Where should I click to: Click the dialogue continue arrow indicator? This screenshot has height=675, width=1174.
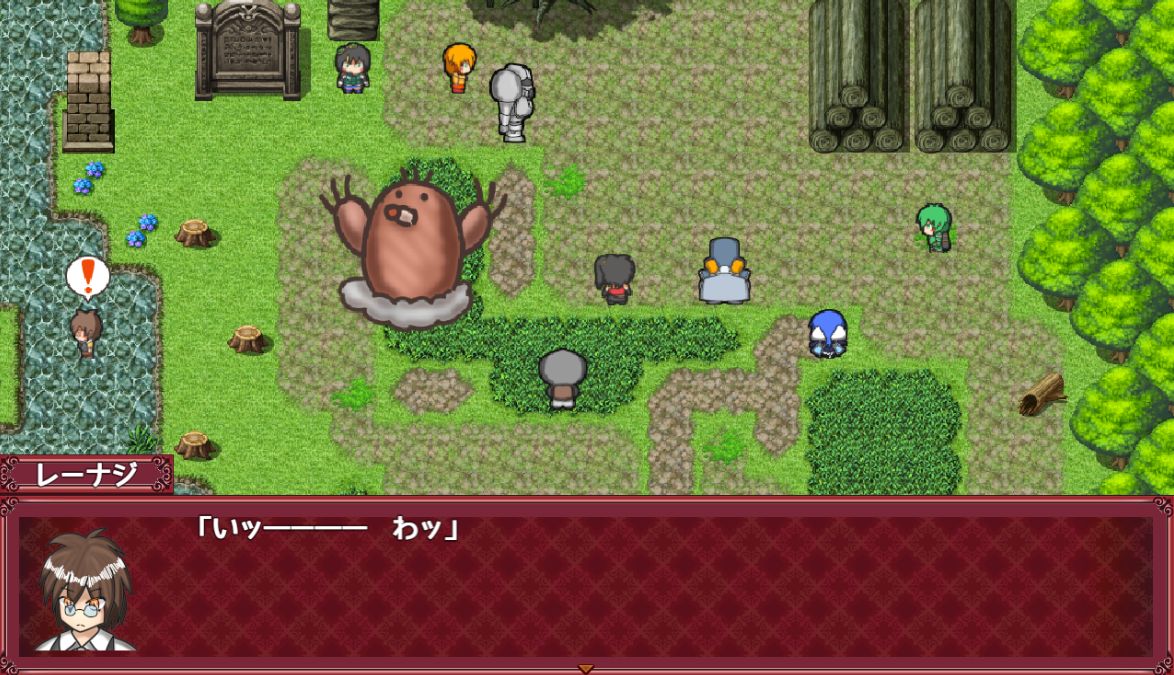(x=586, y=668)
